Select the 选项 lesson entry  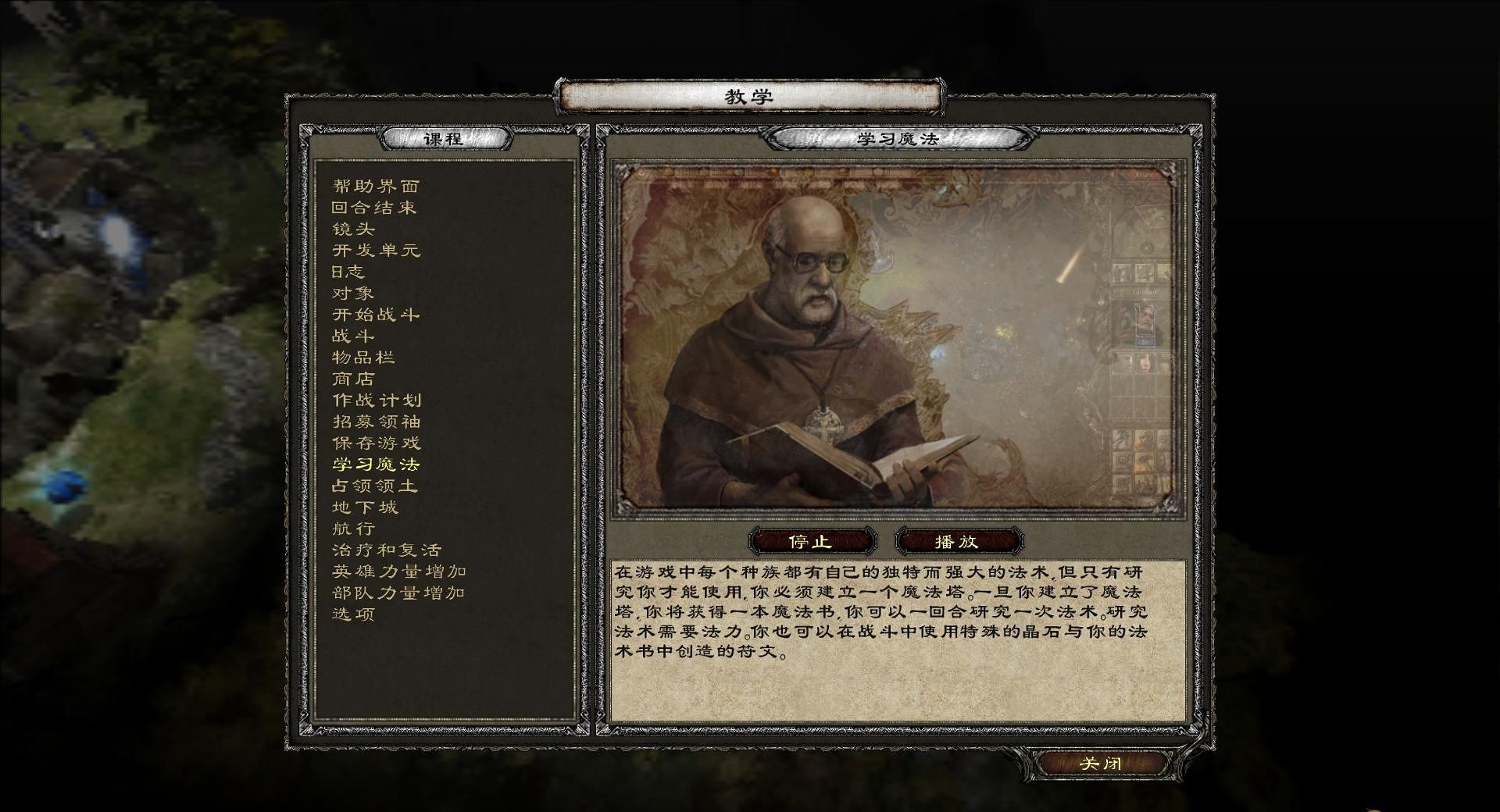pyautogui.click(x=353, y=614)
